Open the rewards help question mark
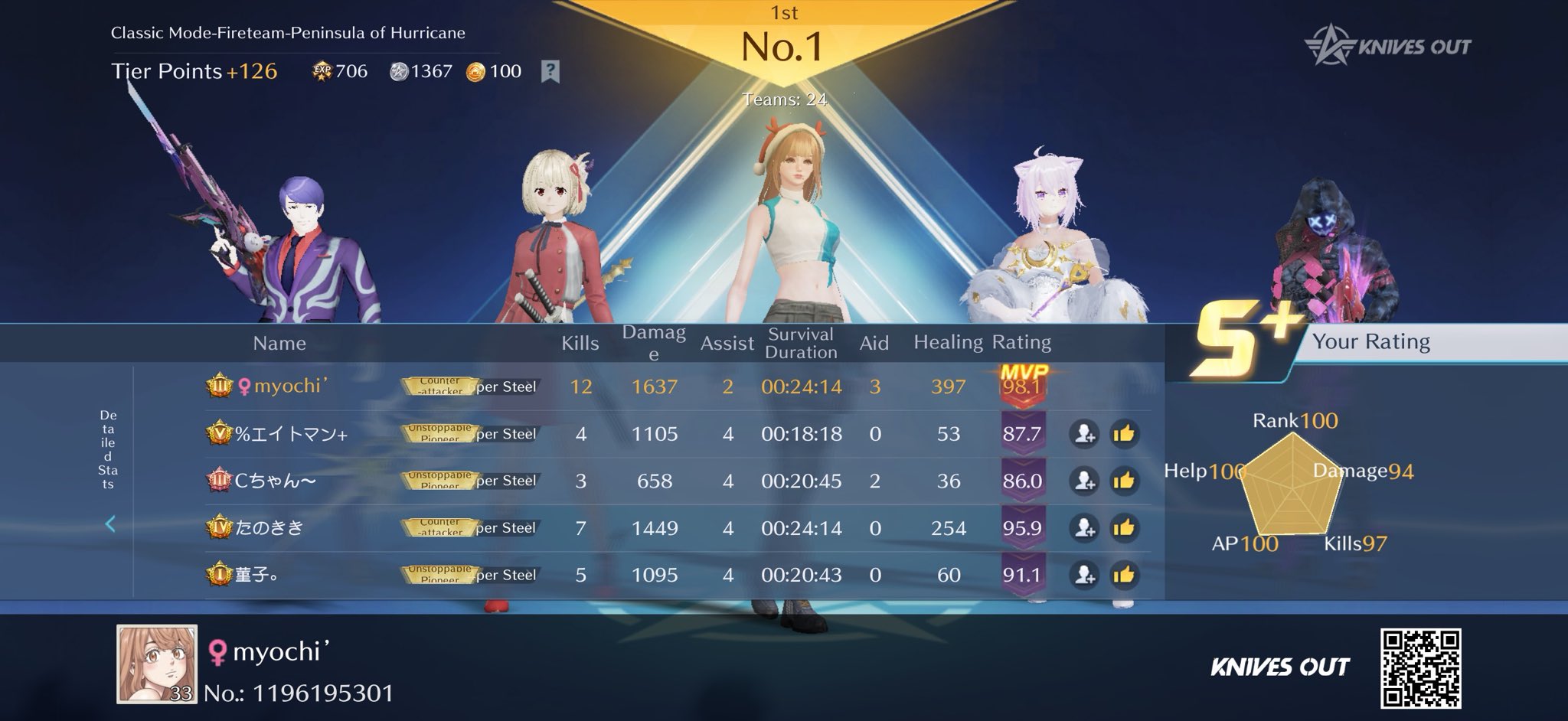 pyautogui.click(x=550, y=72)
